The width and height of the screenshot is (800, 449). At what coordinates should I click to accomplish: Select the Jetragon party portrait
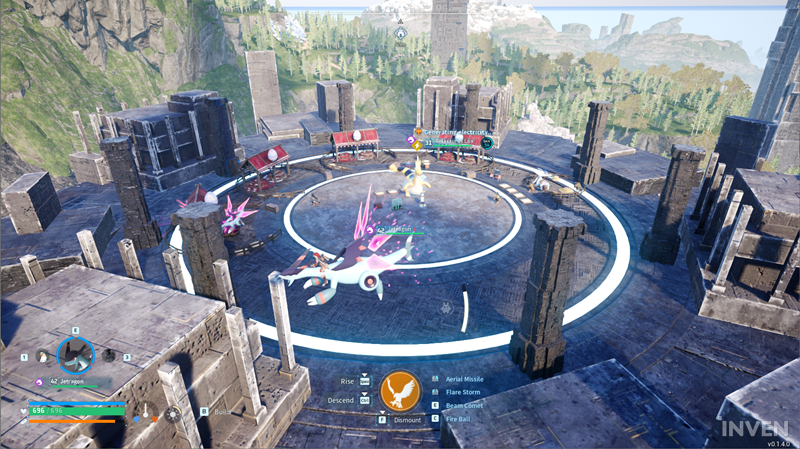pyautogui.click(x=75, y=354)
